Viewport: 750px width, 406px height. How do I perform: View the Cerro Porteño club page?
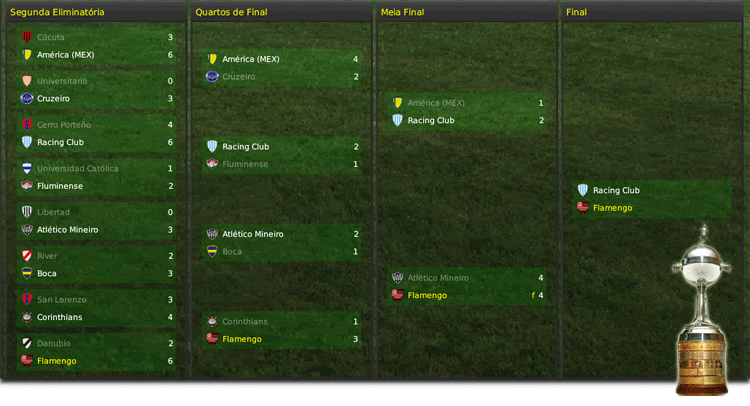[64, 125]
